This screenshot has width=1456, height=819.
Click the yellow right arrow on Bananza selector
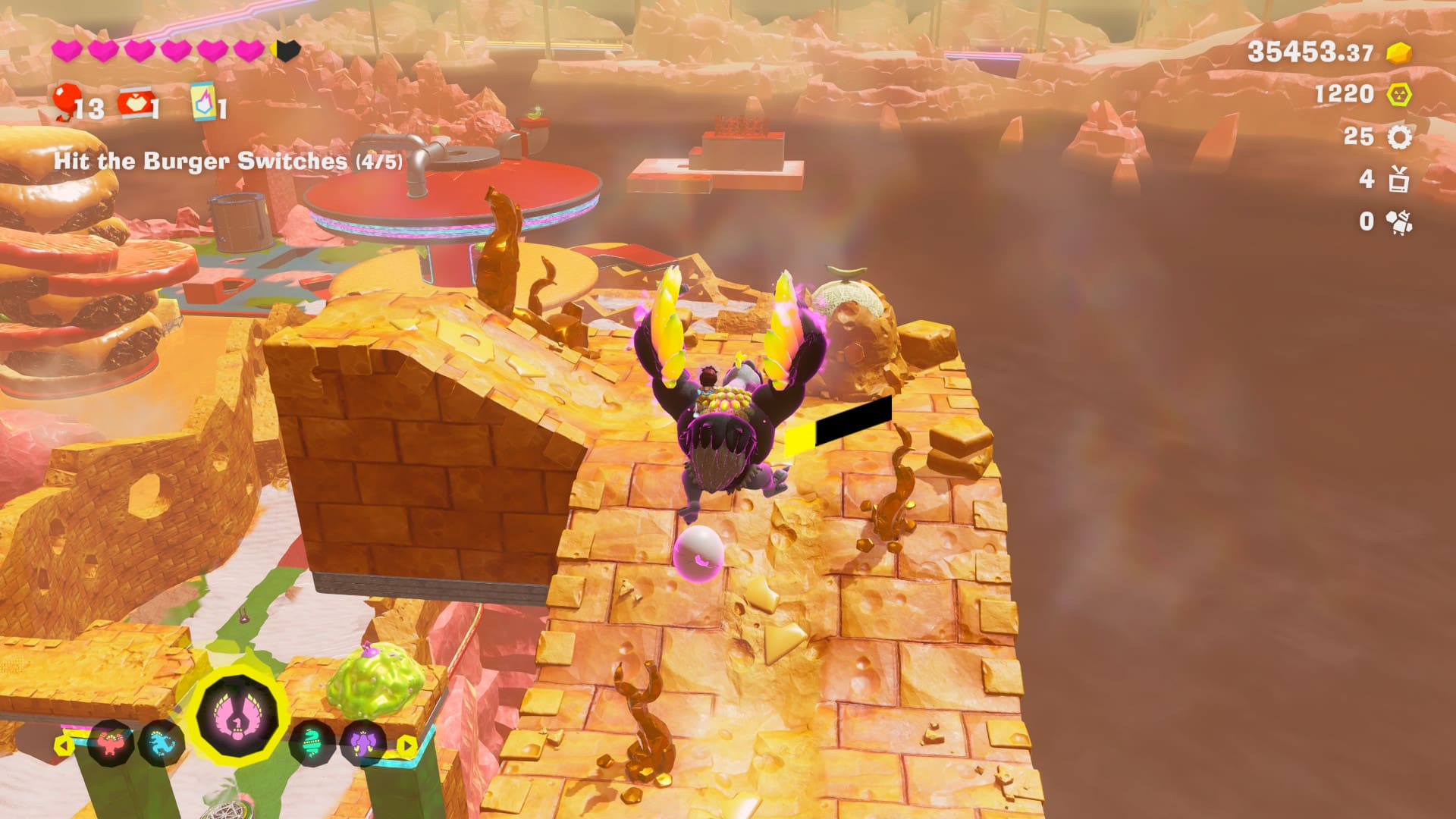click(x=407, y=745)
